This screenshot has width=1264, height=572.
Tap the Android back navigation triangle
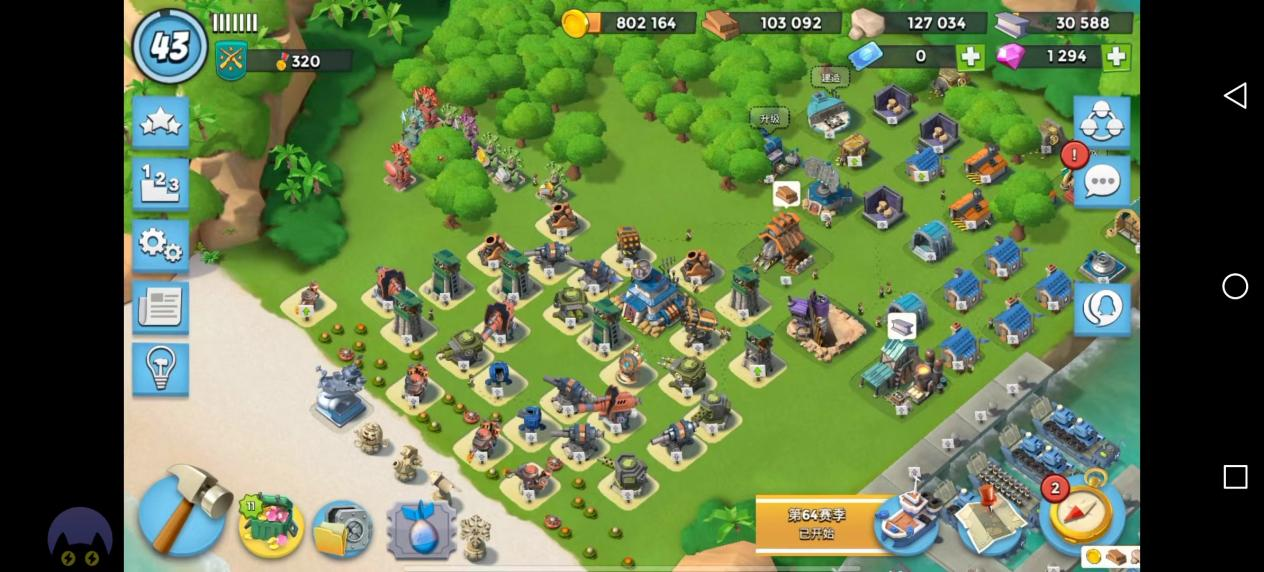tap(1235, 95)
